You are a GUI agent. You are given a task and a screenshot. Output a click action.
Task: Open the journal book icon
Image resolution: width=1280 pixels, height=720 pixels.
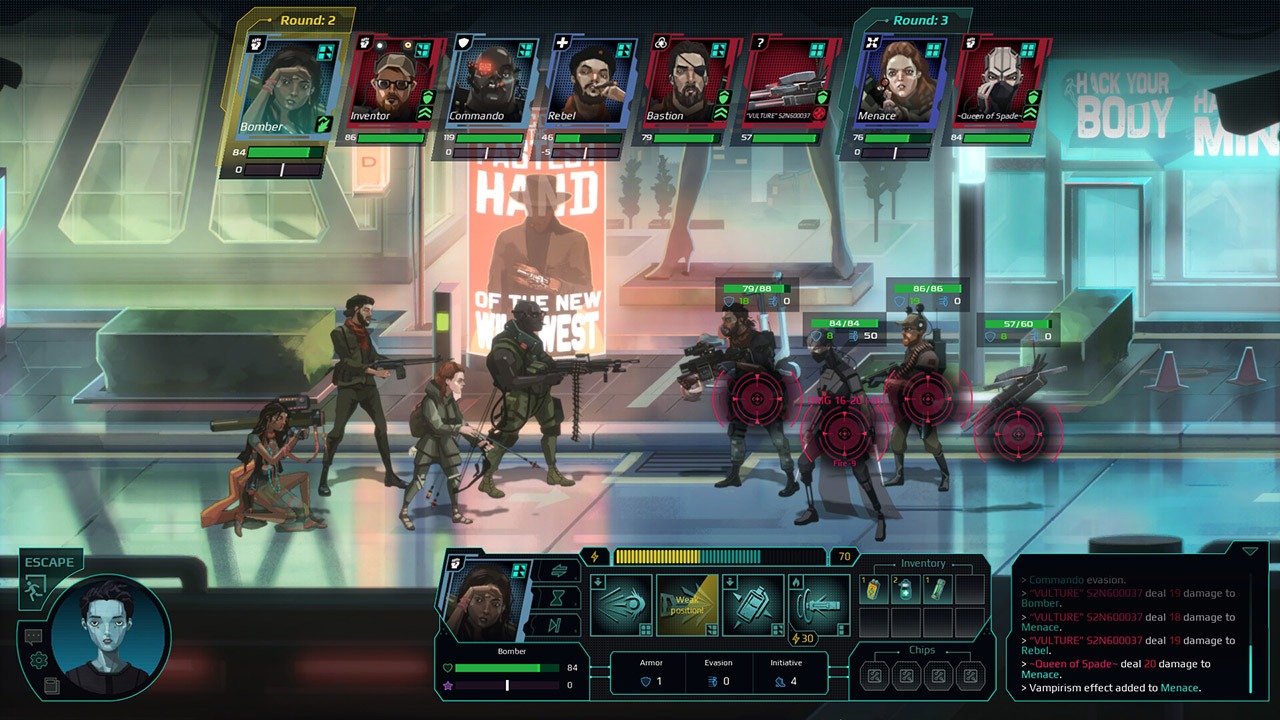pyautogui.click(x=52, y=686)
